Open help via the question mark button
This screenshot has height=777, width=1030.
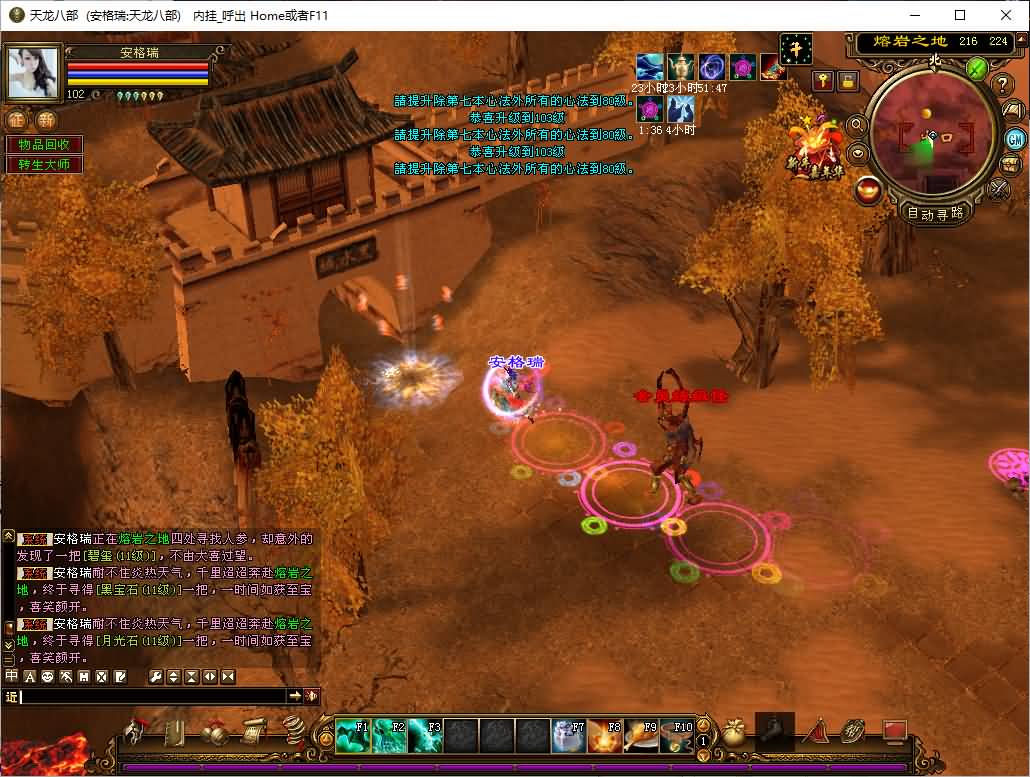1002,85
